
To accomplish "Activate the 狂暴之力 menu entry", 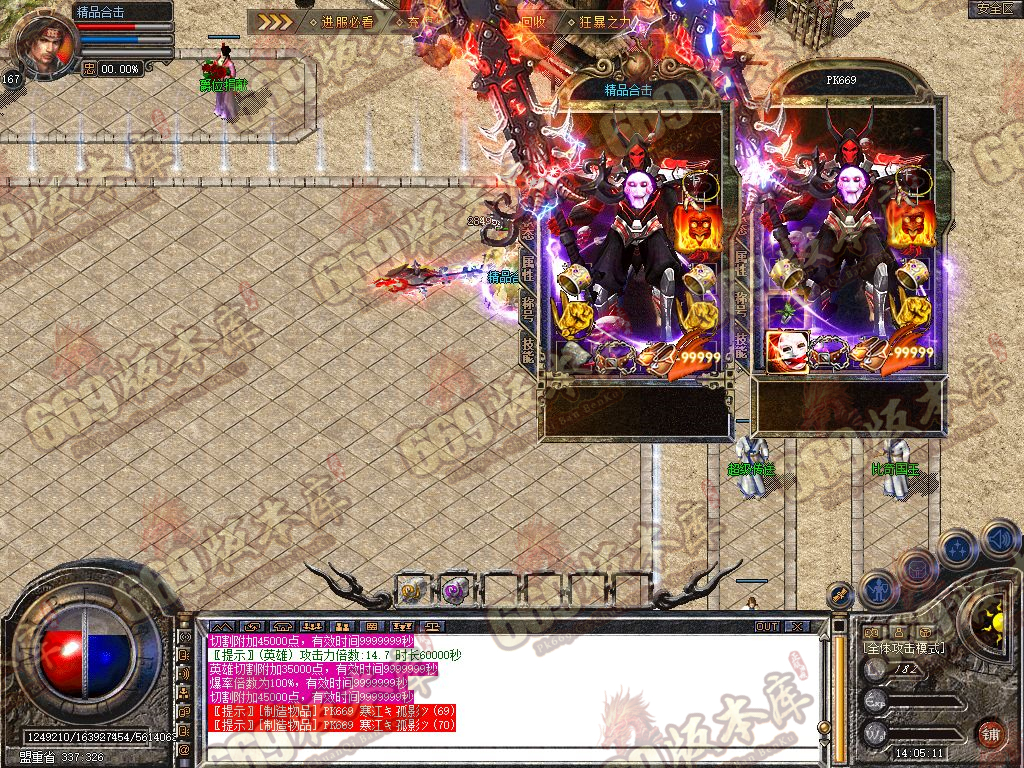I will 605,21.
